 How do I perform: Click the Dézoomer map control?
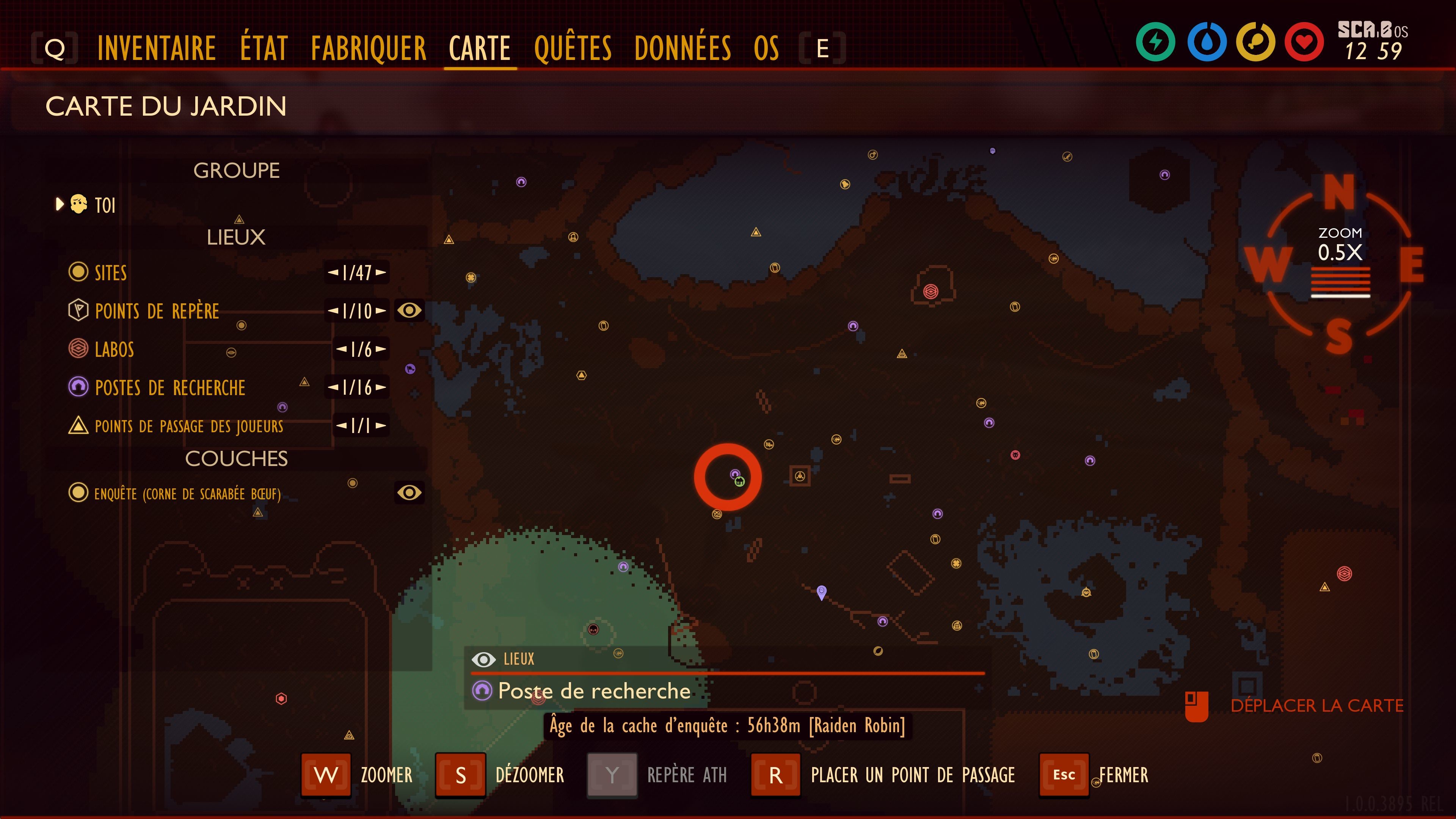click(x=460, y=775)
